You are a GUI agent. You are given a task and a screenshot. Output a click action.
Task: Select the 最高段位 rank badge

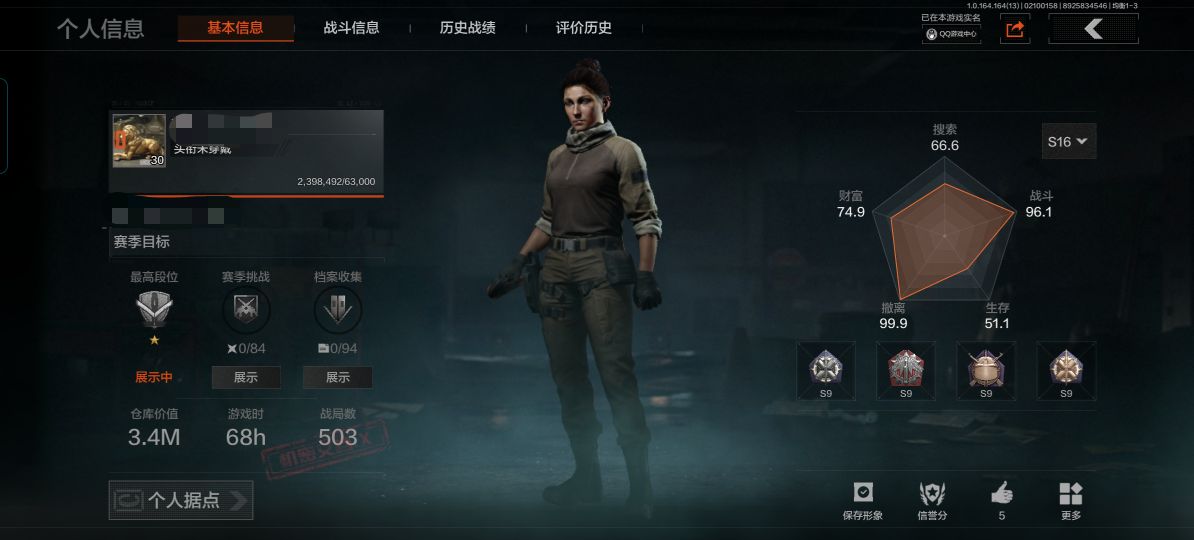(154, 310)
